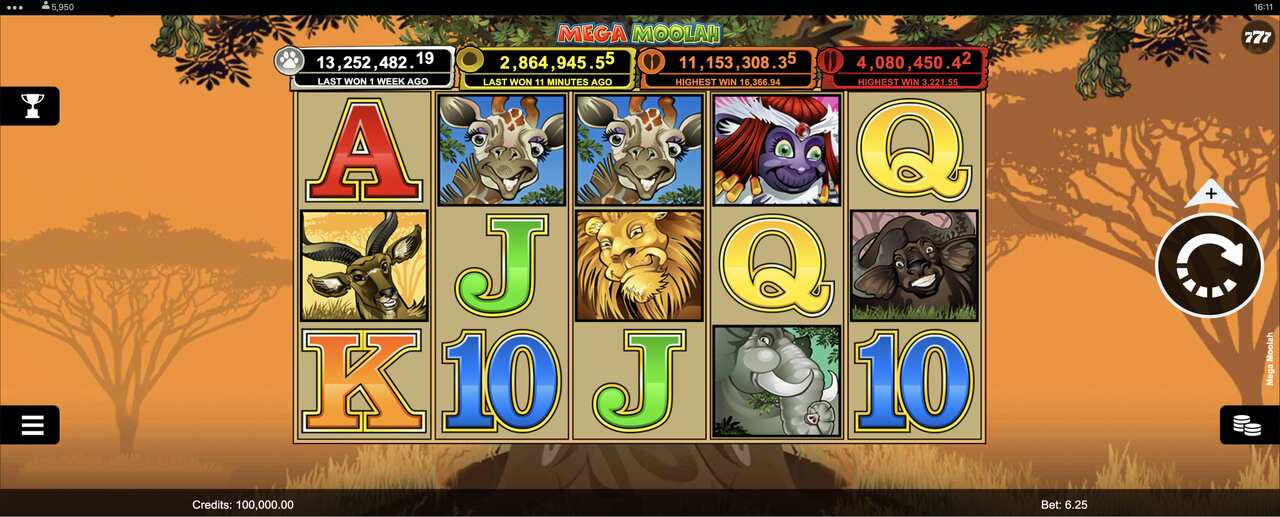Open the trophy achievements panel
Screen dimensions: 1280x517
[32, 105]
